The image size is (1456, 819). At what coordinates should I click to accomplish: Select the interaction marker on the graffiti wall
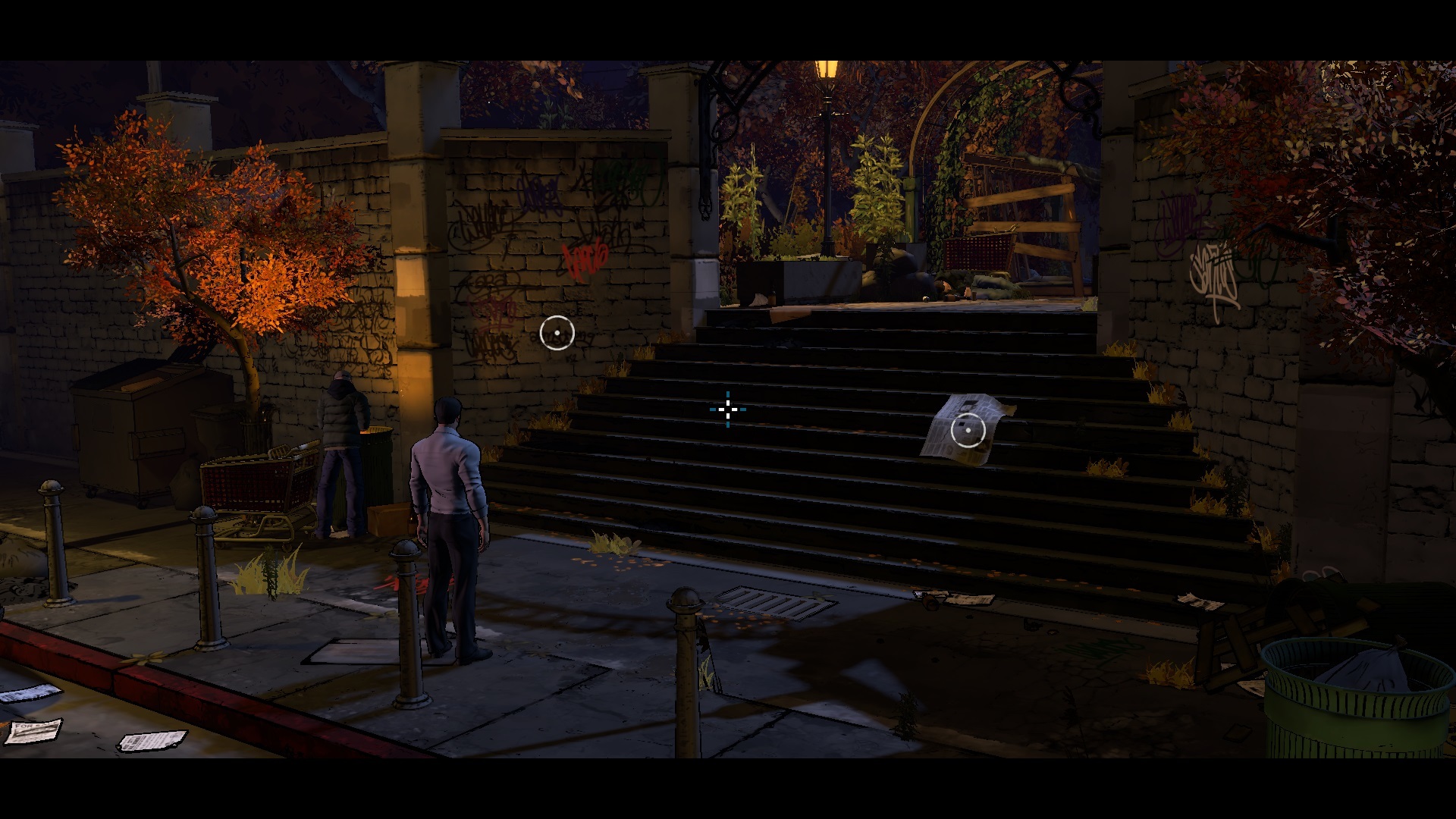(x=557, y=333)
